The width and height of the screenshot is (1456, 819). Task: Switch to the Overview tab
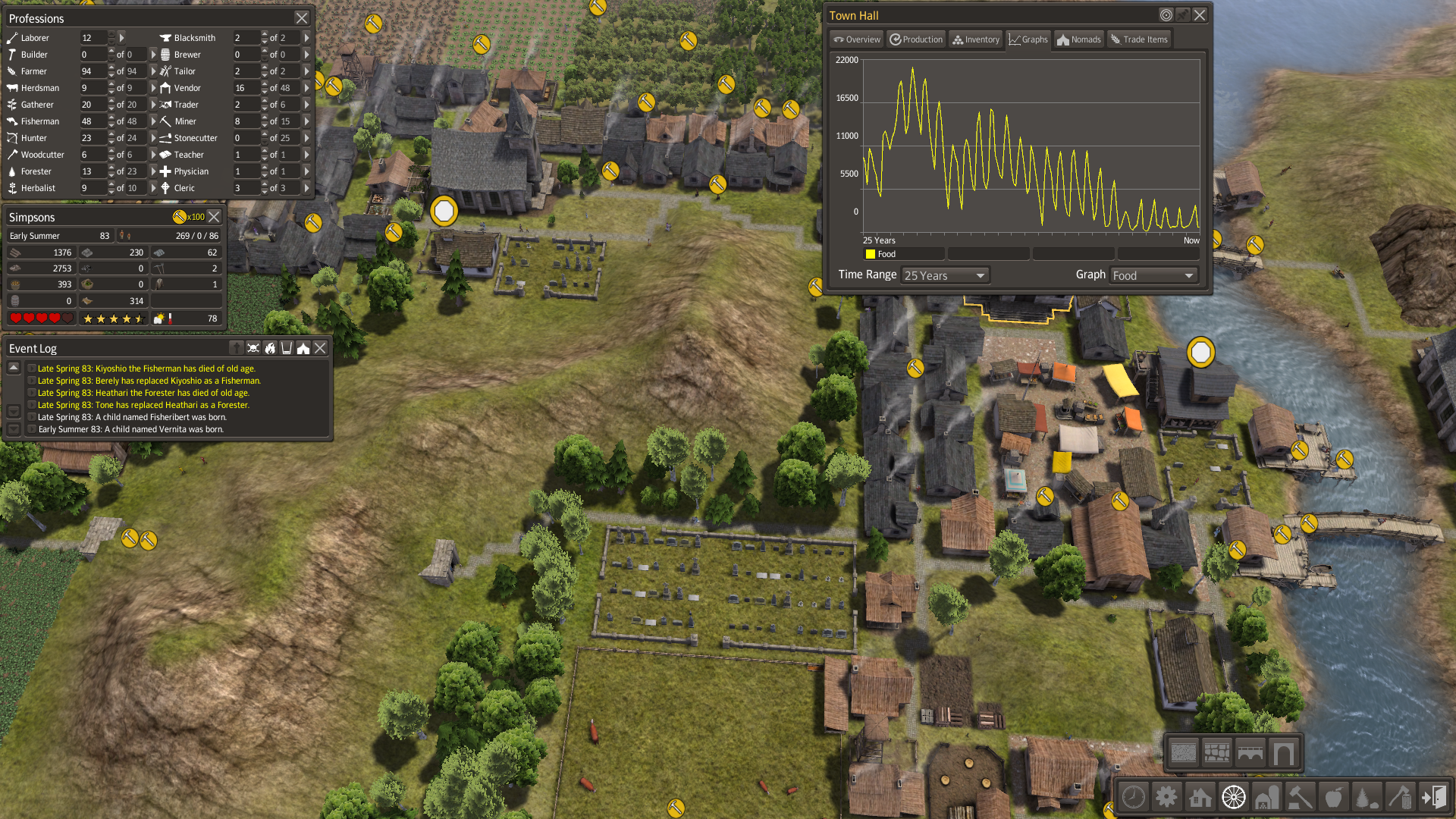(x=856, y=39)
